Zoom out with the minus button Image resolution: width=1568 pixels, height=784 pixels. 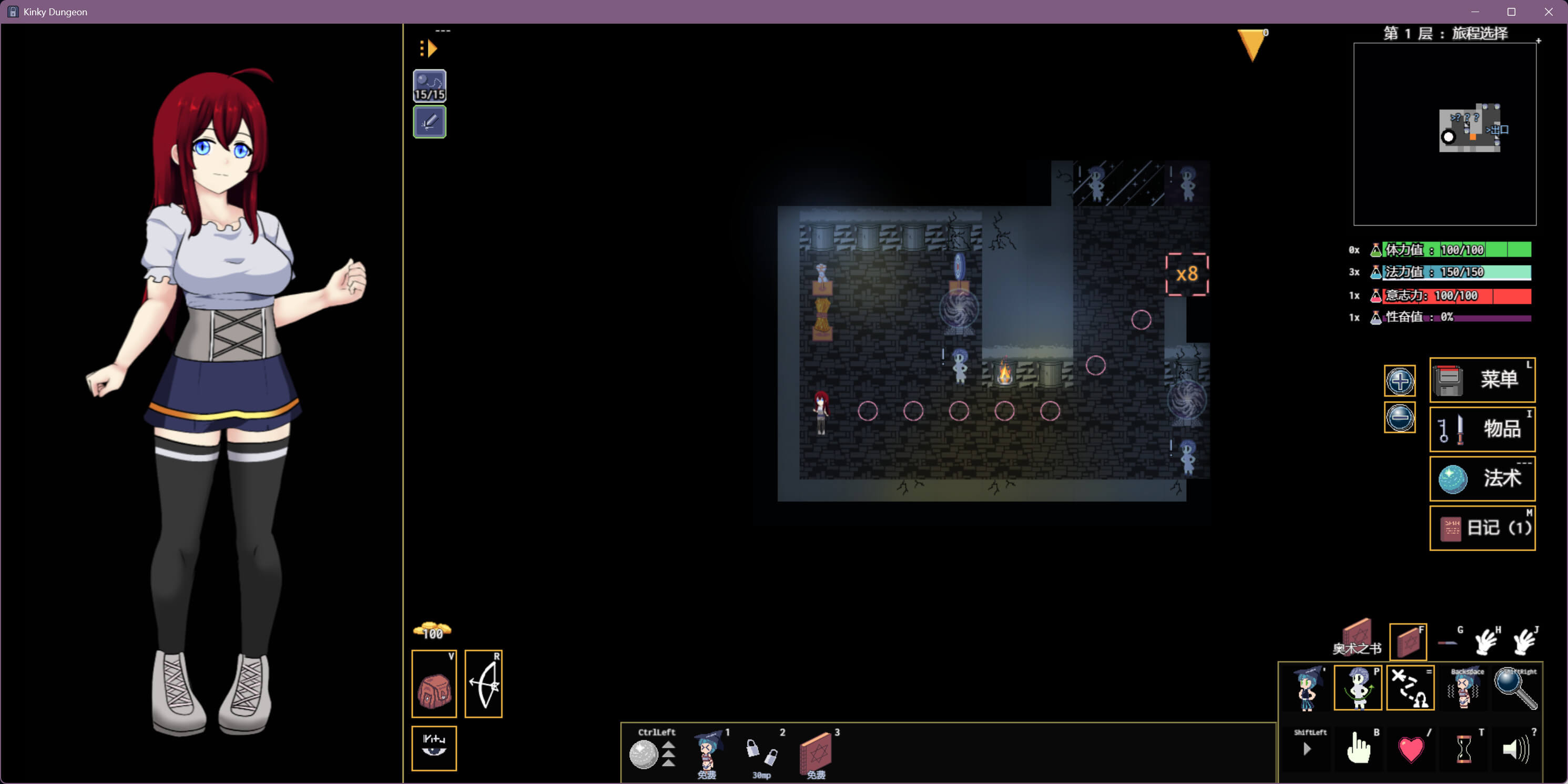[1399, 418]
